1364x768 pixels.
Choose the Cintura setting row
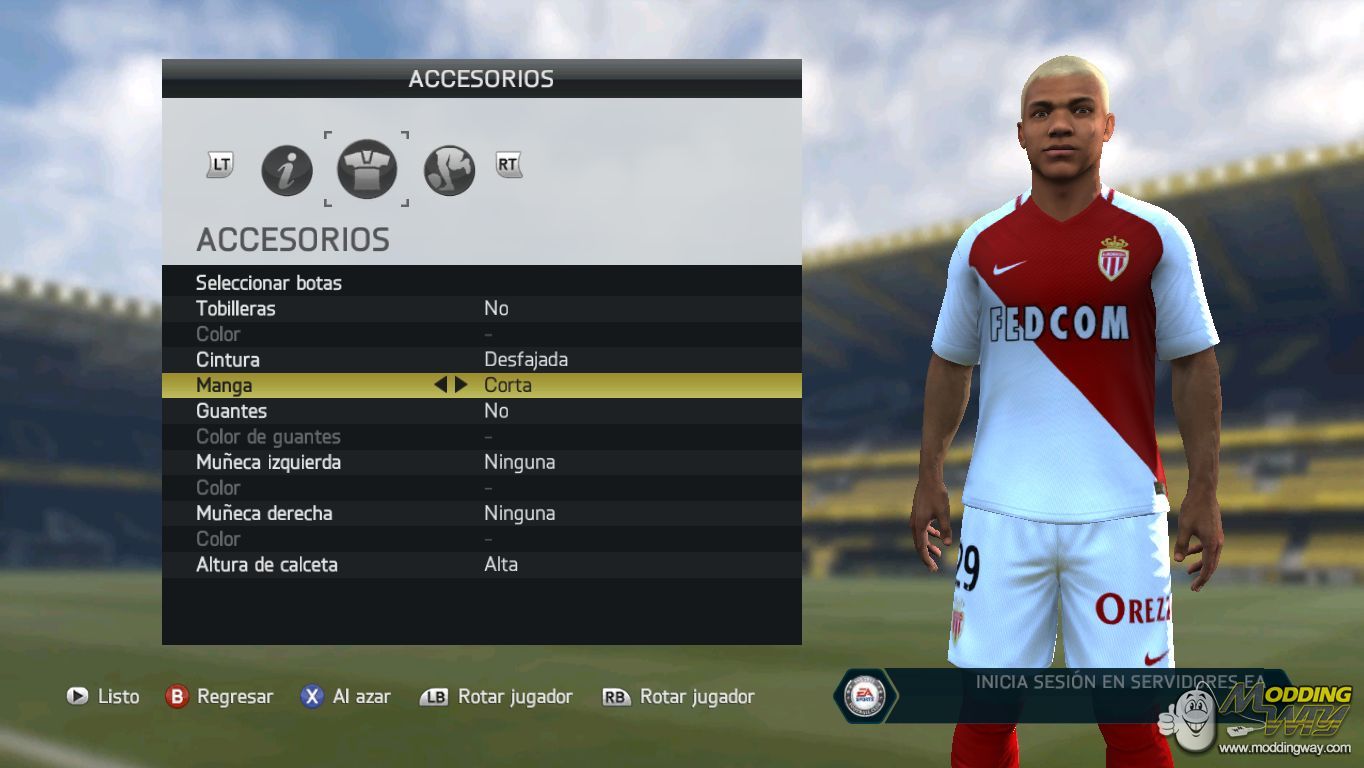(228, 360)
